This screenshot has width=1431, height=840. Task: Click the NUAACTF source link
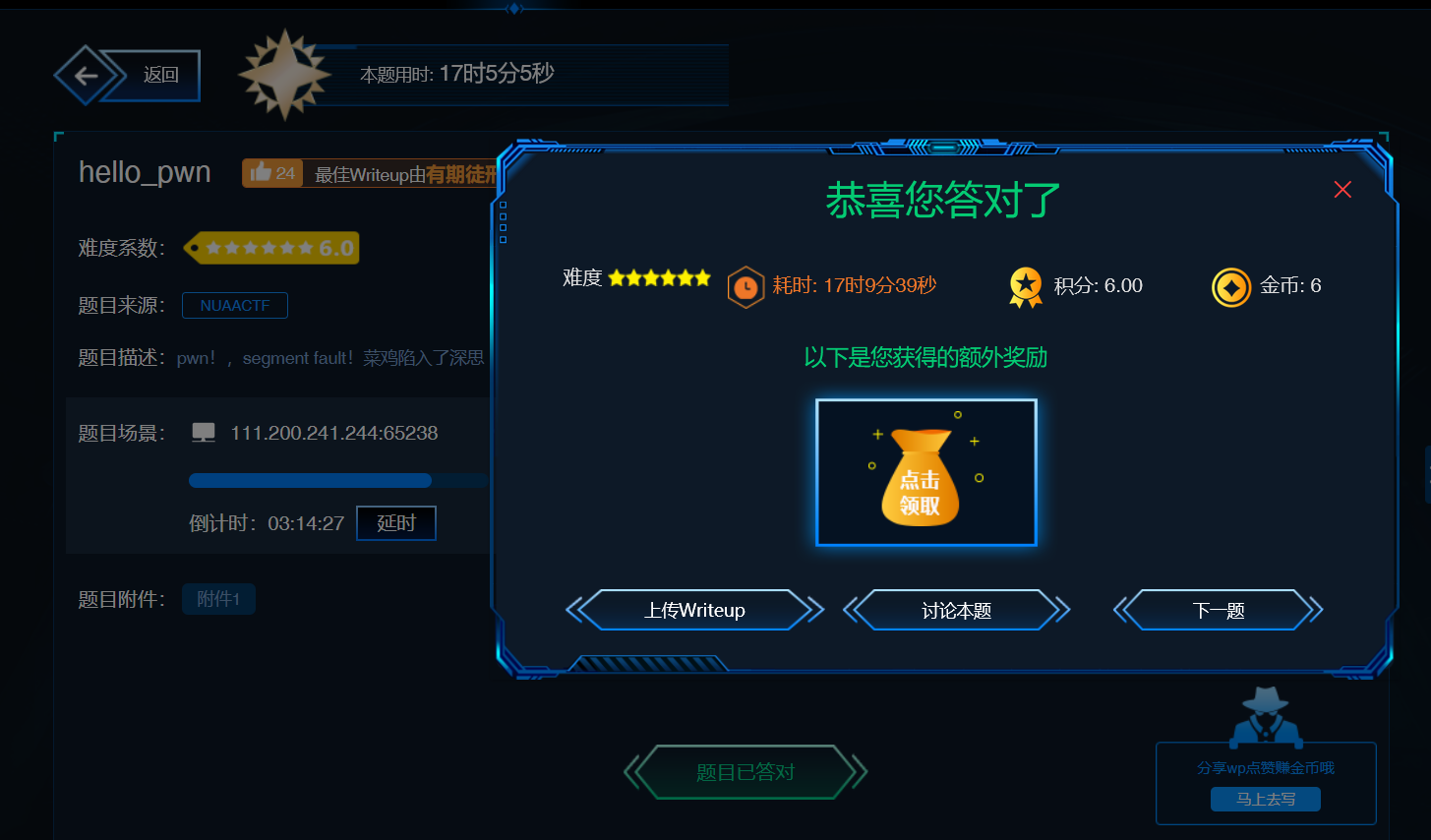point(235,305)
